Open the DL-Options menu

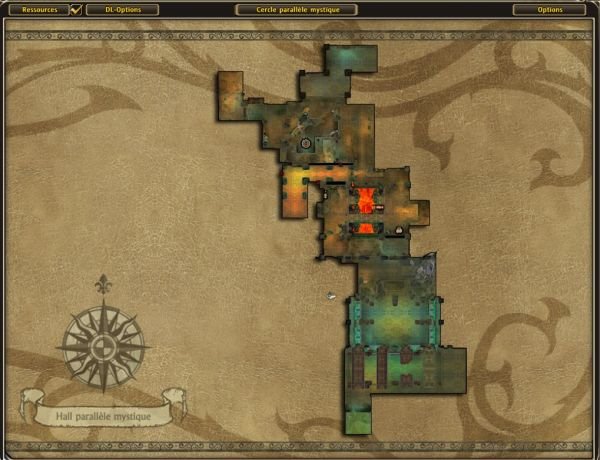[x=122, y=10]
